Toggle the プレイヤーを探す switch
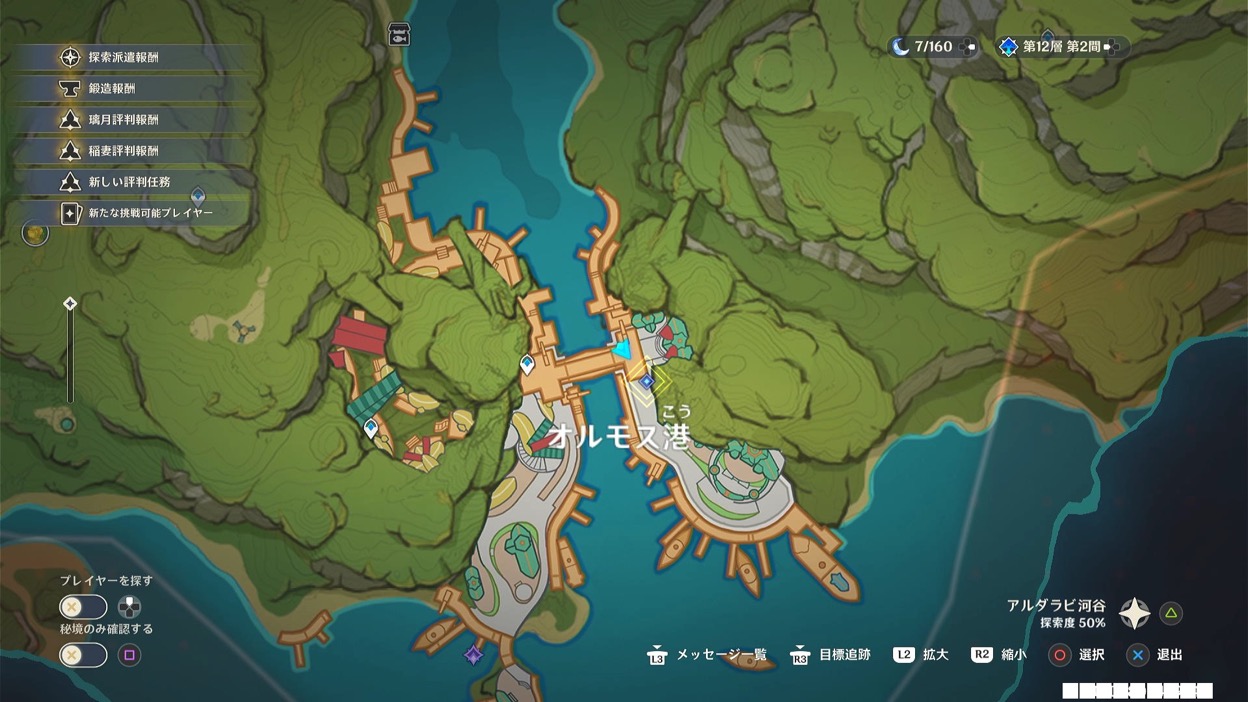 pyautogui.click(x=83, y=607)
